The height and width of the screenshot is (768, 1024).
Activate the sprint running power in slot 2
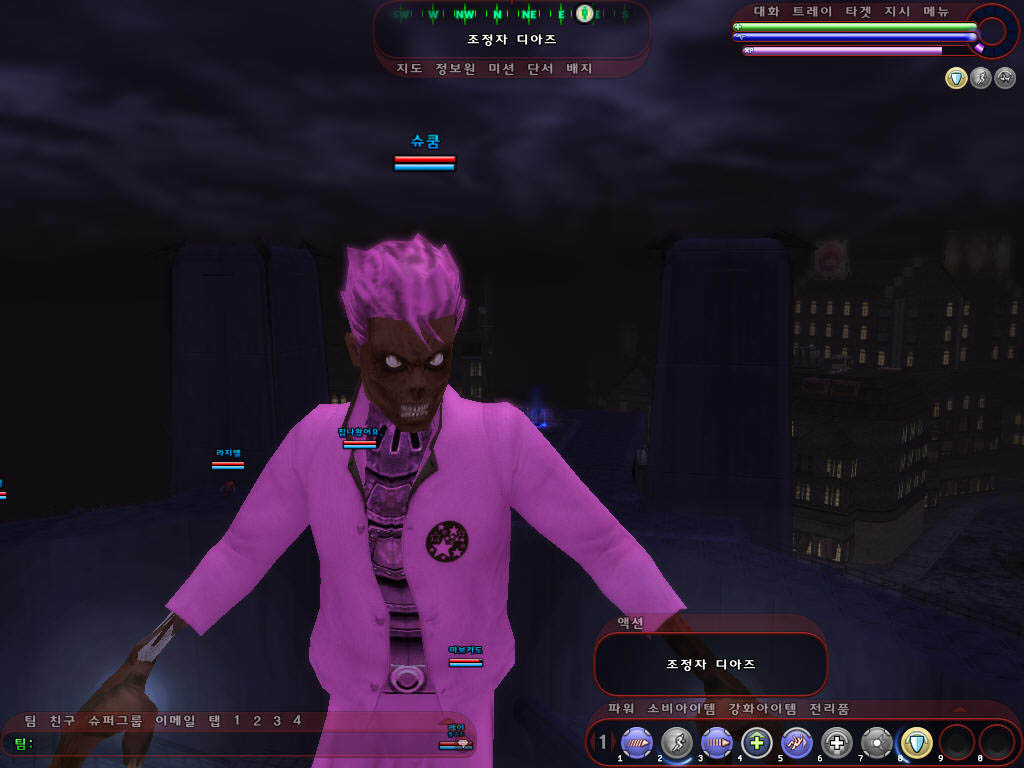(676, 742)
